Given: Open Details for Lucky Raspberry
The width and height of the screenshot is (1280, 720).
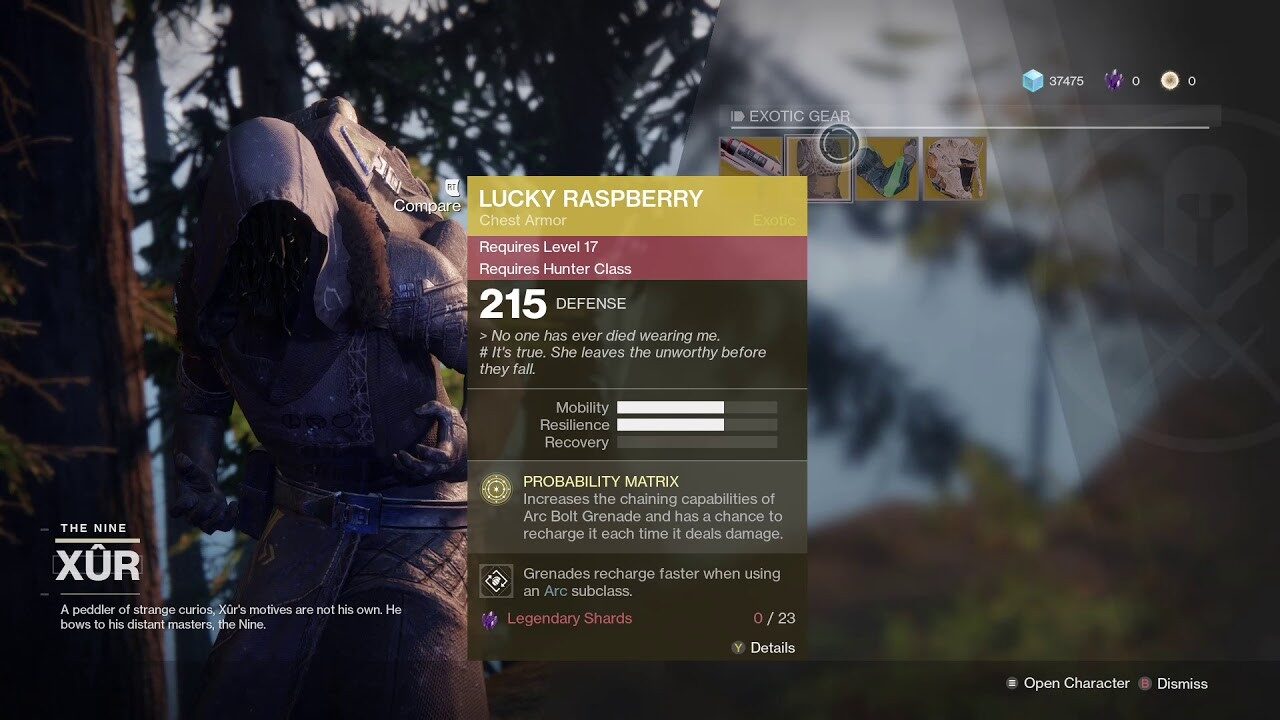Looking at the screenshot, I should click(x=763, y=648).
